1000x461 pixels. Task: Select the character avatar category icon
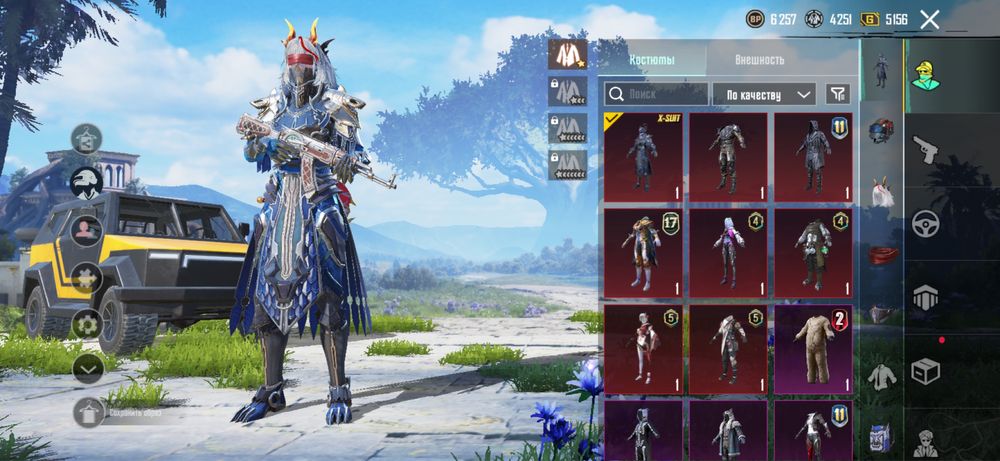pyautogui.click(x=925, y=73)
